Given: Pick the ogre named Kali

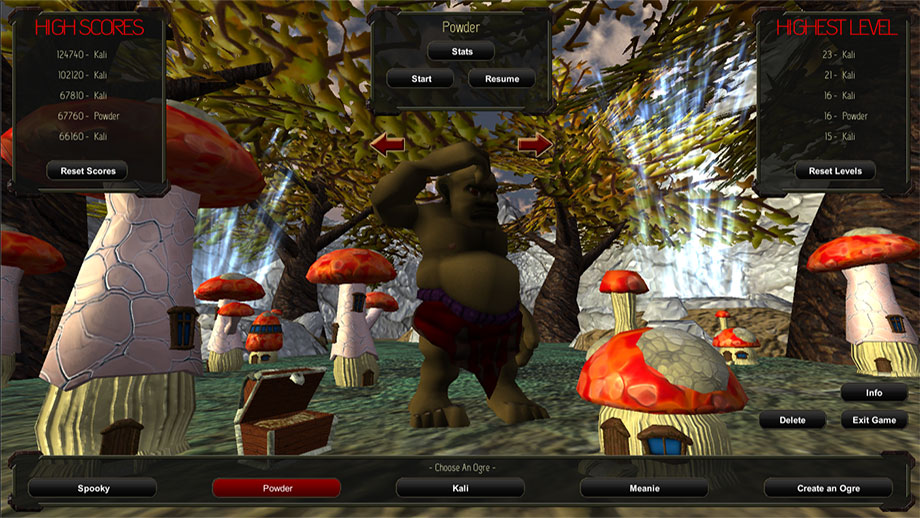Looking at the screenshot, I should click(x=460, y=488).
